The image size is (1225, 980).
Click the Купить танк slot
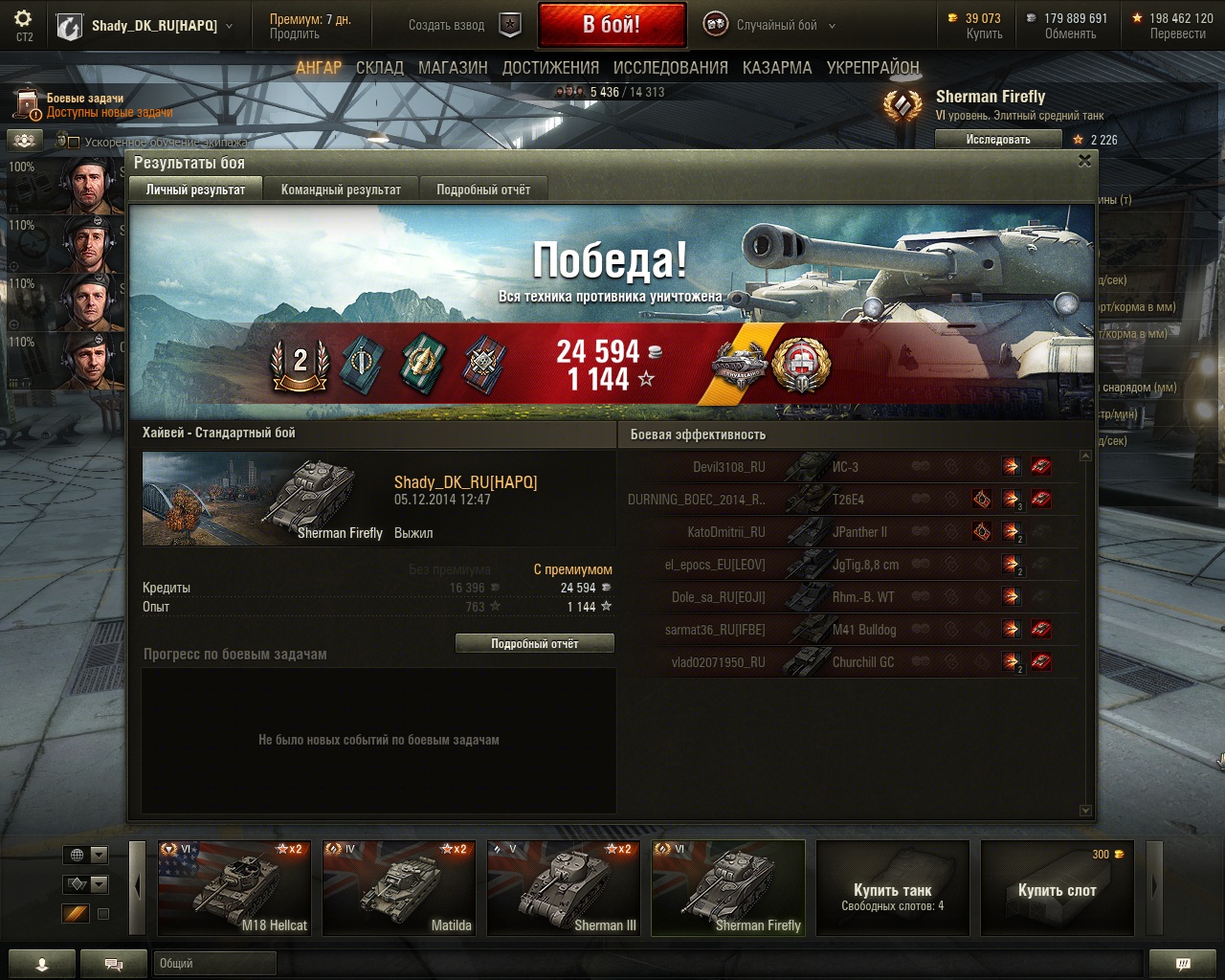(892, 888)
